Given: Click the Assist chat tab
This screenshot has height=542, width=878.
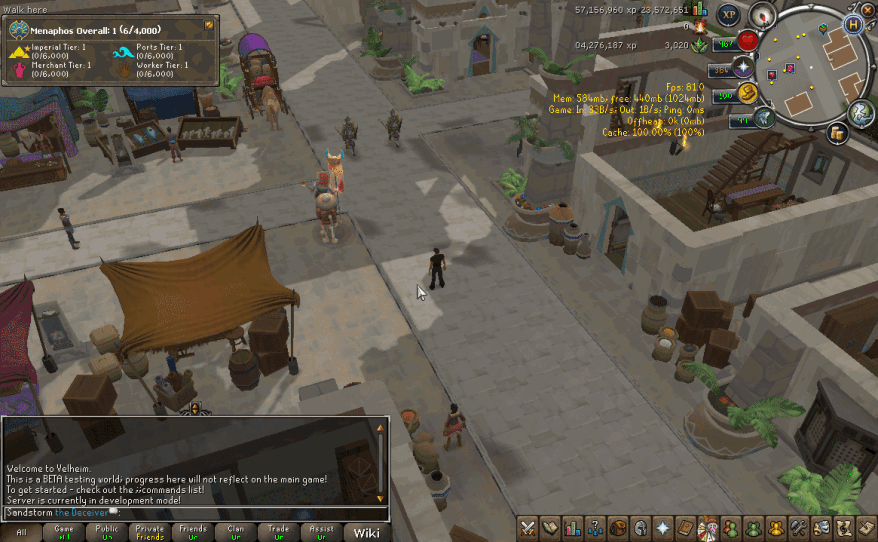Looking at the screenshot, I should (x=322, y=532).
